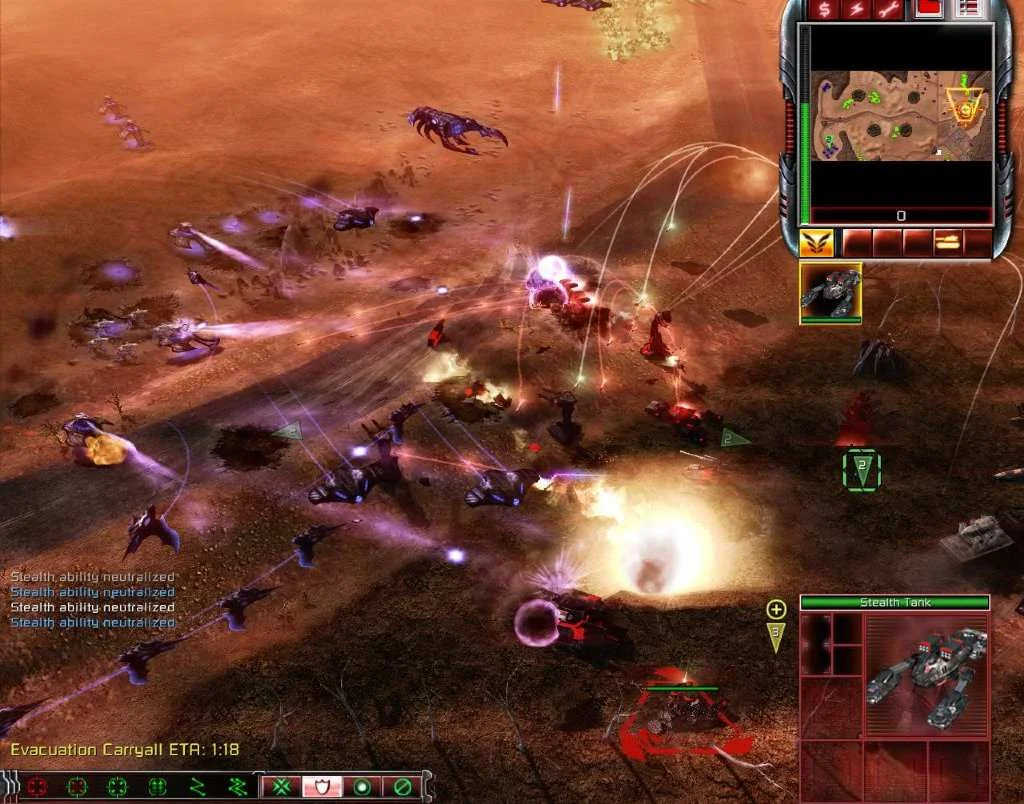
Task: Toggle the lightning bolt power button
Action: (x=856, y=10)
